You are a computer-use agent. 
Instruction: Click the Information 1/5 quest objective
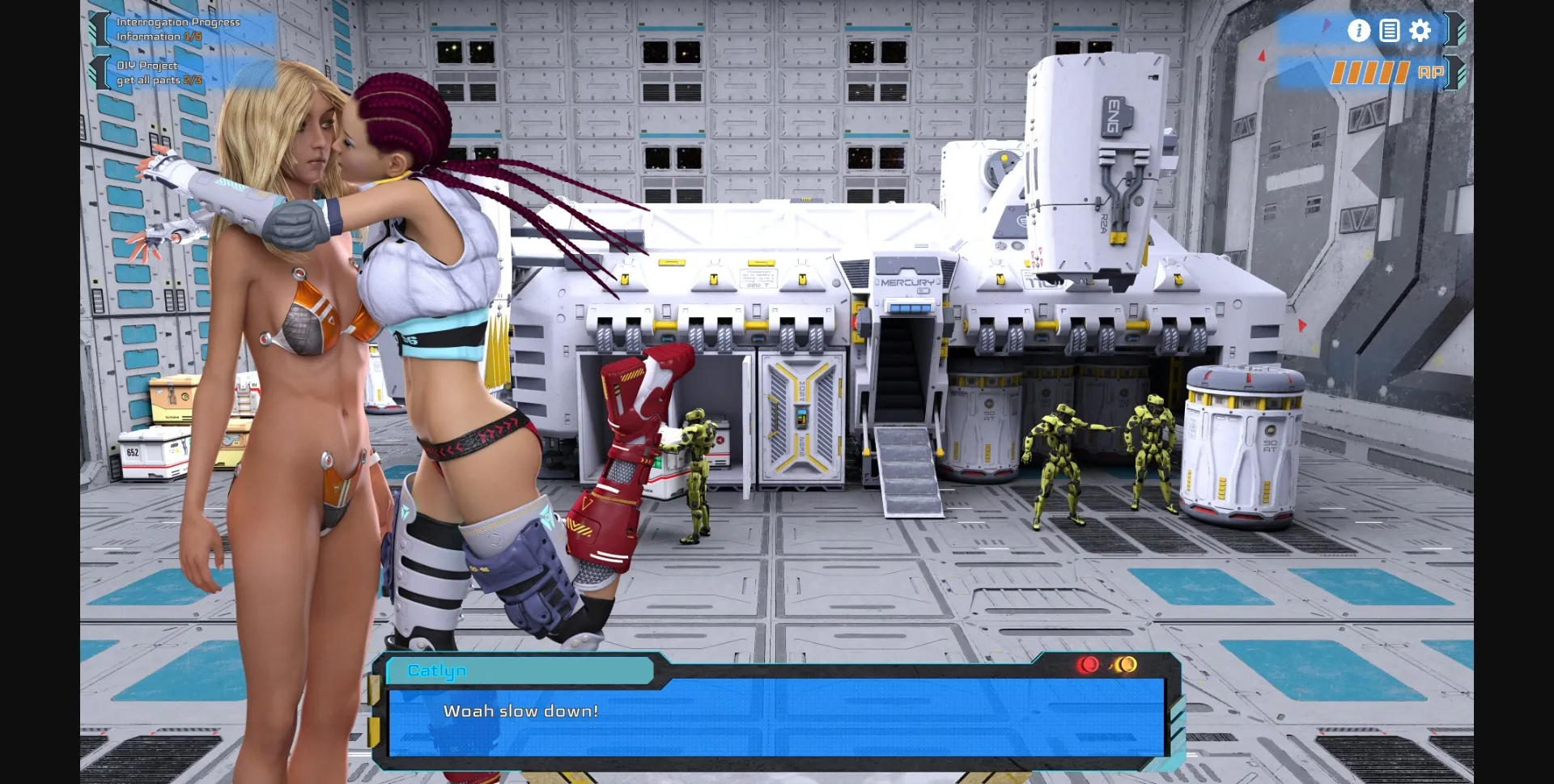[x=159, y=36]
